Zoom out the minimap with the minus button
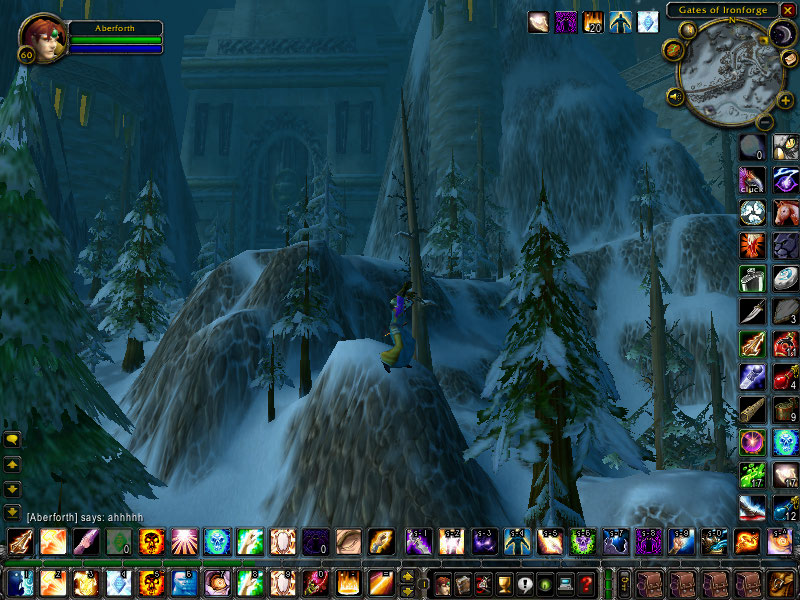 point(762,123)
